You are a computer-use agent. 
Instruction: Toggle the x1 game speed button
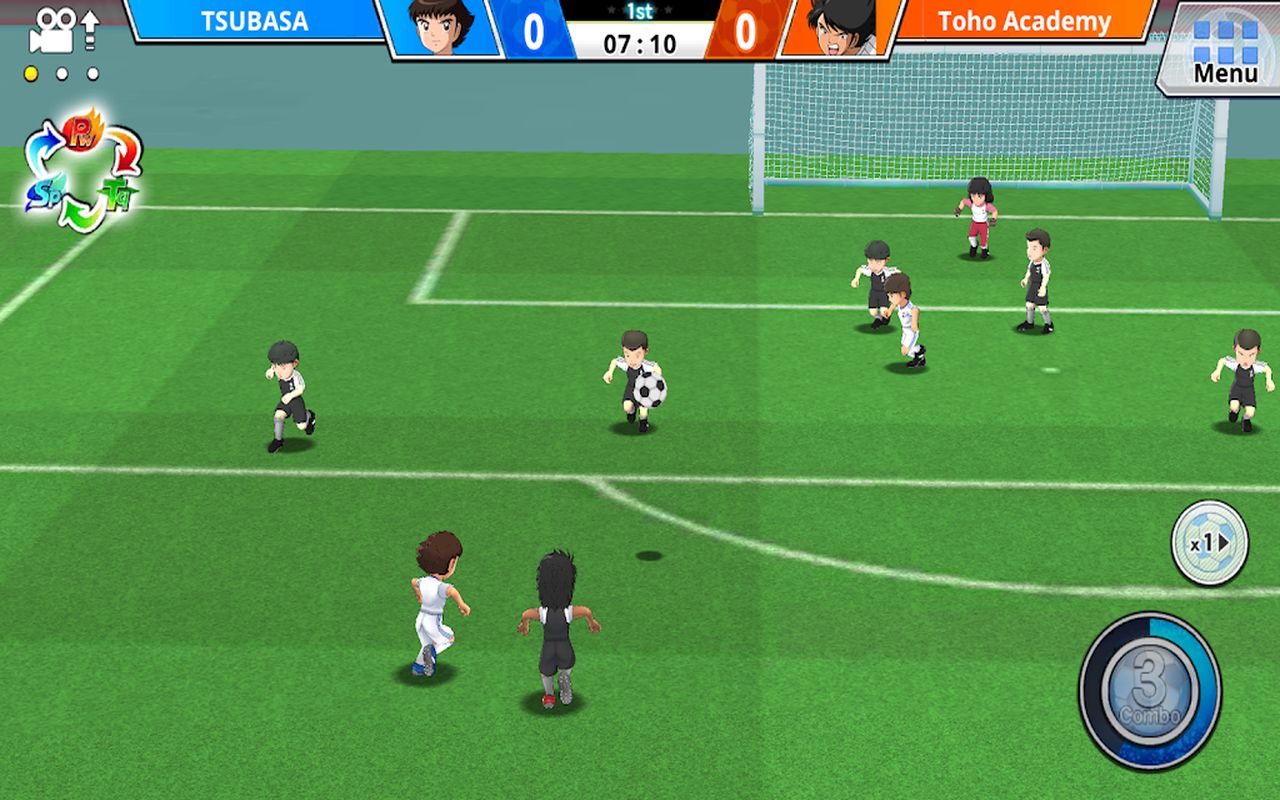coord(1209,543)
